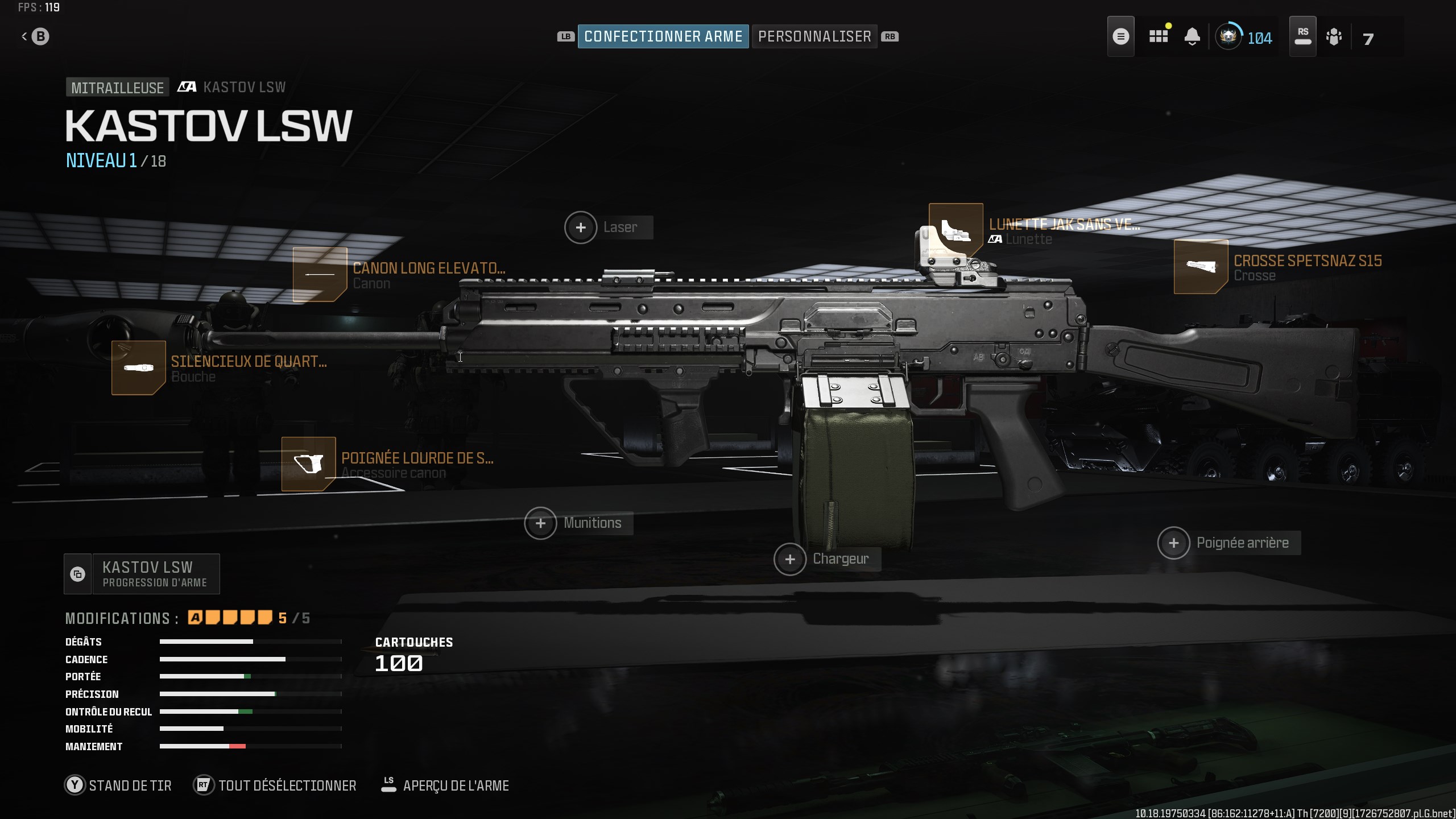Open the Munitions attachment slot
The image size is (1456, 819).
pyautogui.click(x=542, y=523)
